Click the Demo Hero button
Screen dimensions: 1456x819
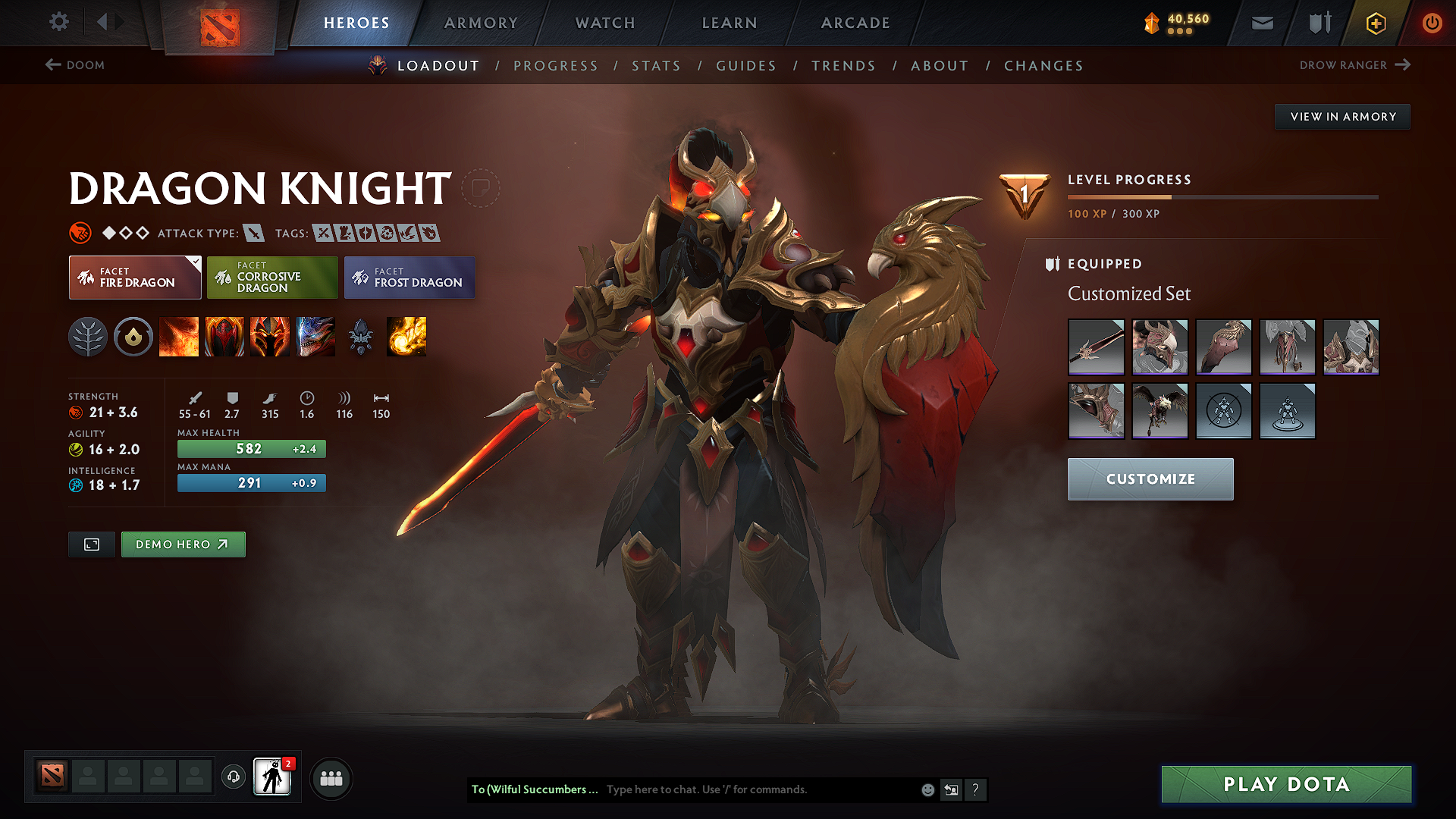click(183, 544)
